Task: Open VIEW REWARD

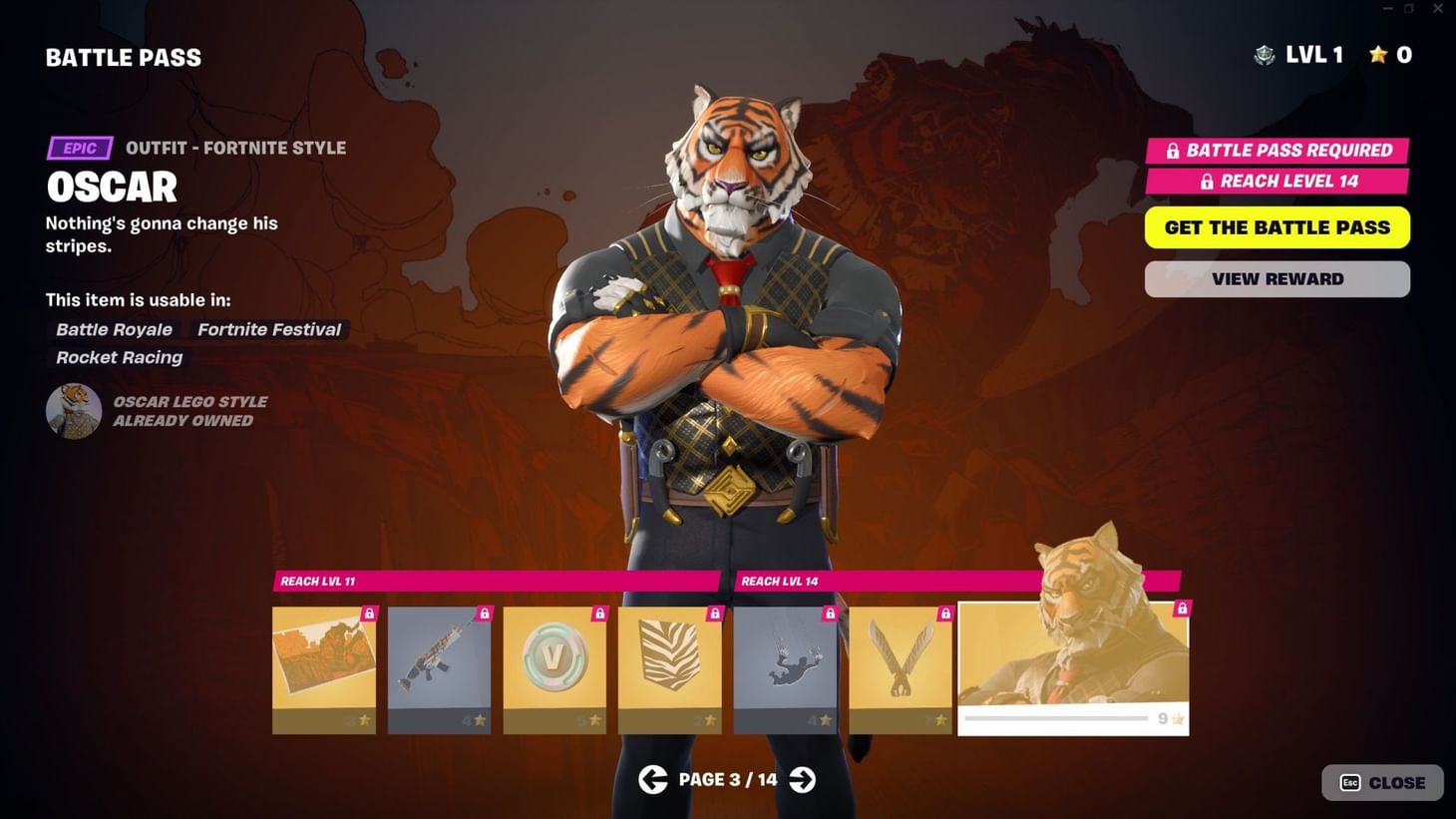Action: pyautogui.click(x=1276, y=278)
